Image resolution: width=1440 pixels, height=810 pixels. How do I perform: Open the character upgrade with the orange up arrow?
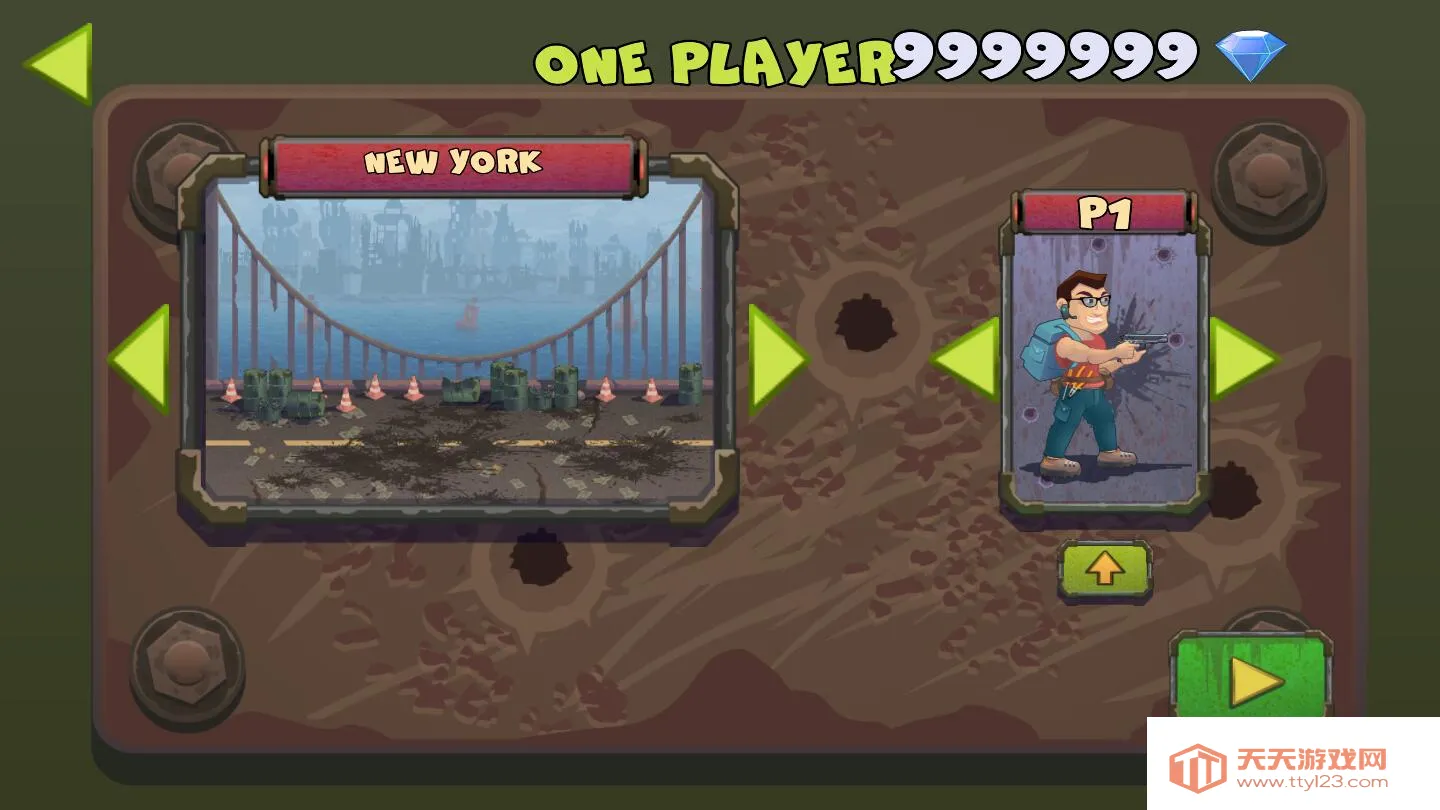tap(1105, 569)
